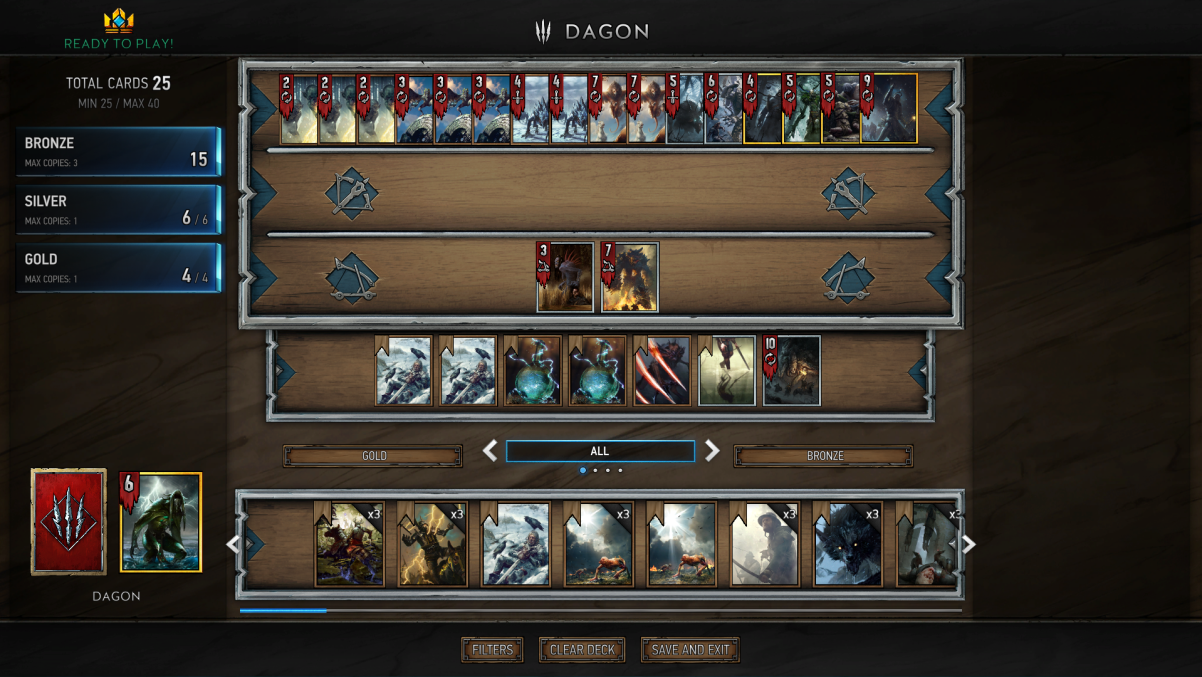Click the red Monsters faction deck emblem
The height and width of the screenshot is (677, 1202).
coord(69,521)
